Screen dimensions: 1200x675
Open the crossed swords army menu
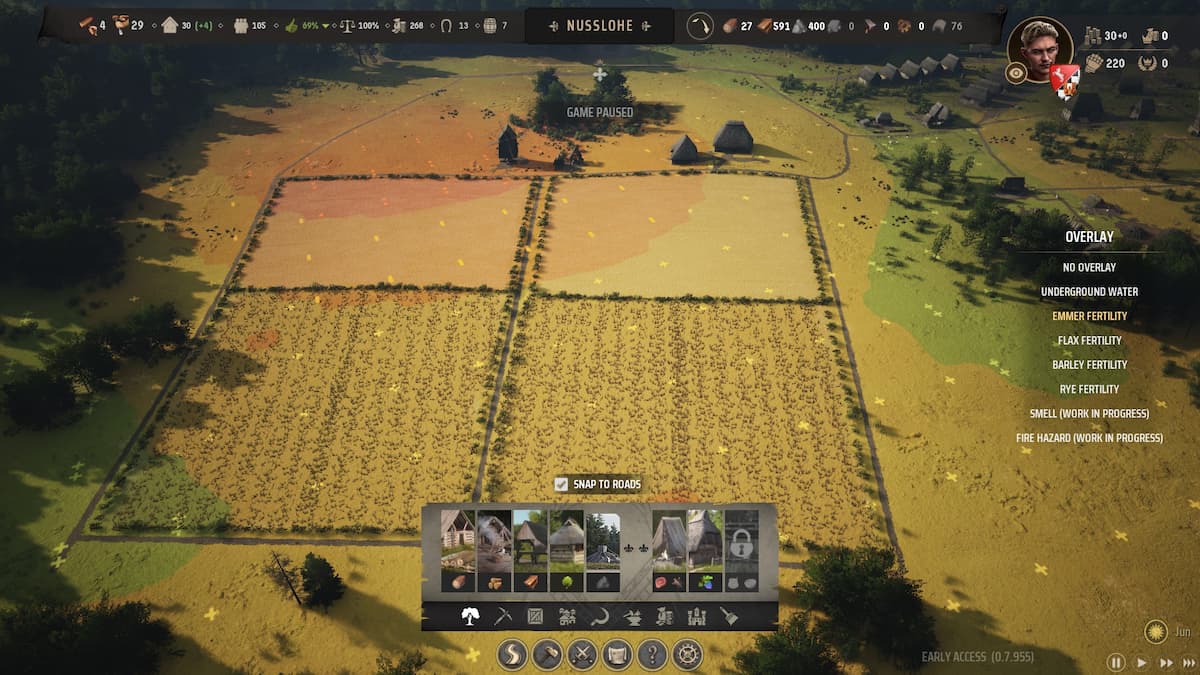pyautogui.click(x=582, y=655)
